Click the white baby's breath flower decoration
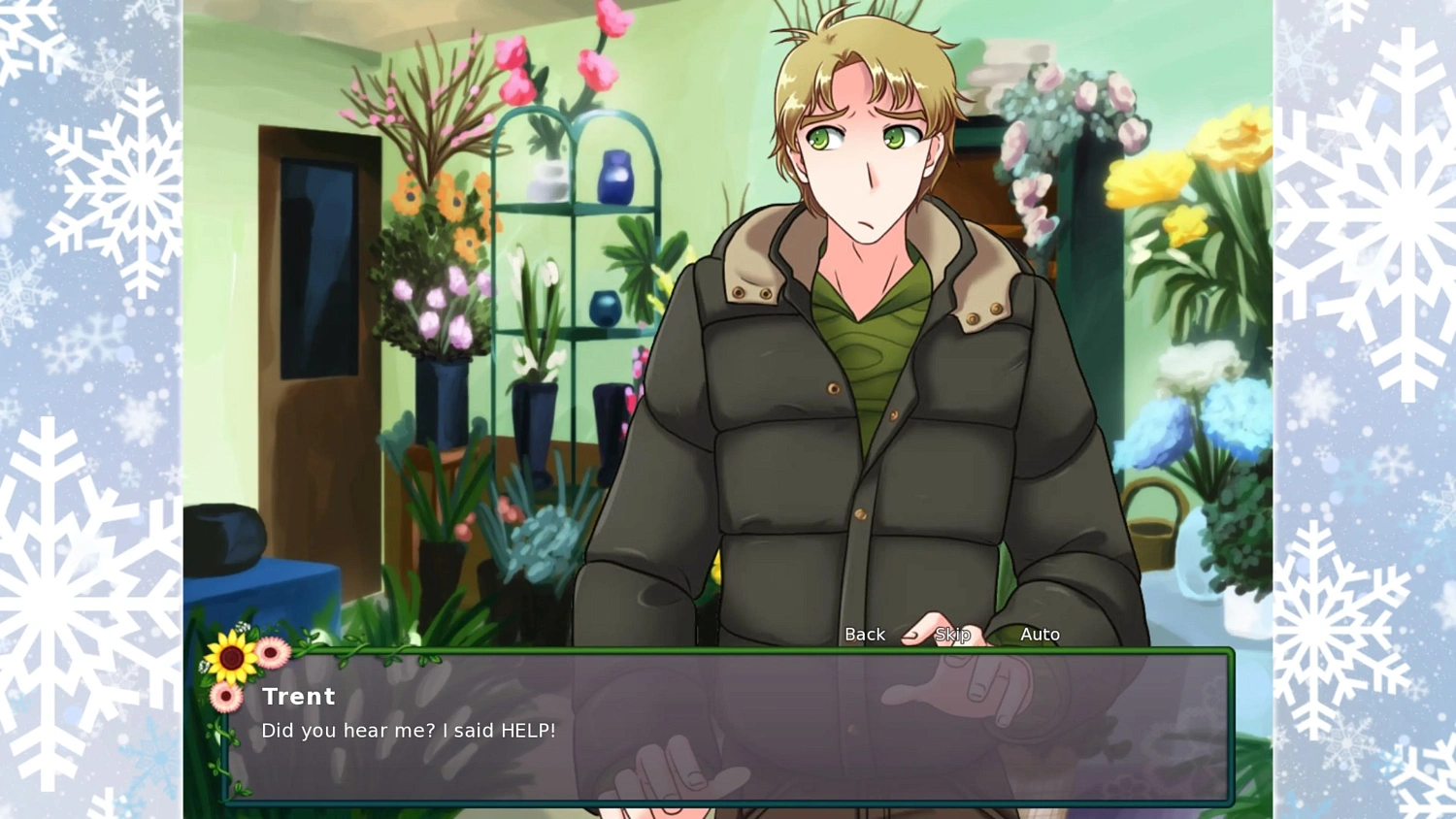The width and height of the screenshot is (1456, 819). click(242, 626)
